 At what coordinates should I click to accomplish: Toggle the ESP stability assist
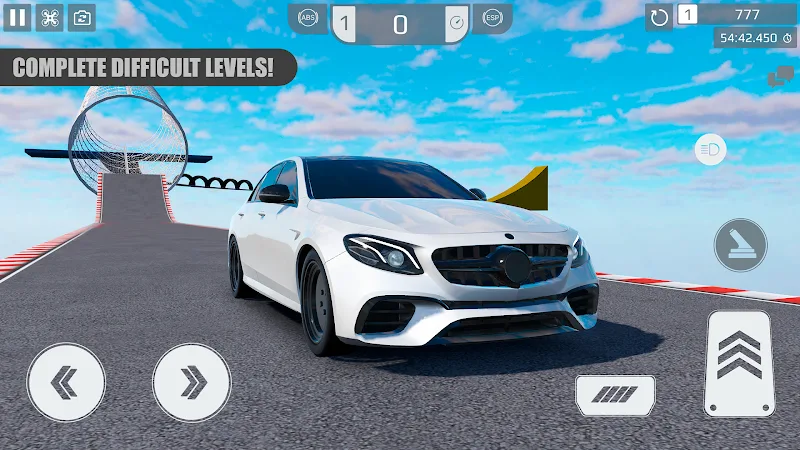(x=492, y=19)
